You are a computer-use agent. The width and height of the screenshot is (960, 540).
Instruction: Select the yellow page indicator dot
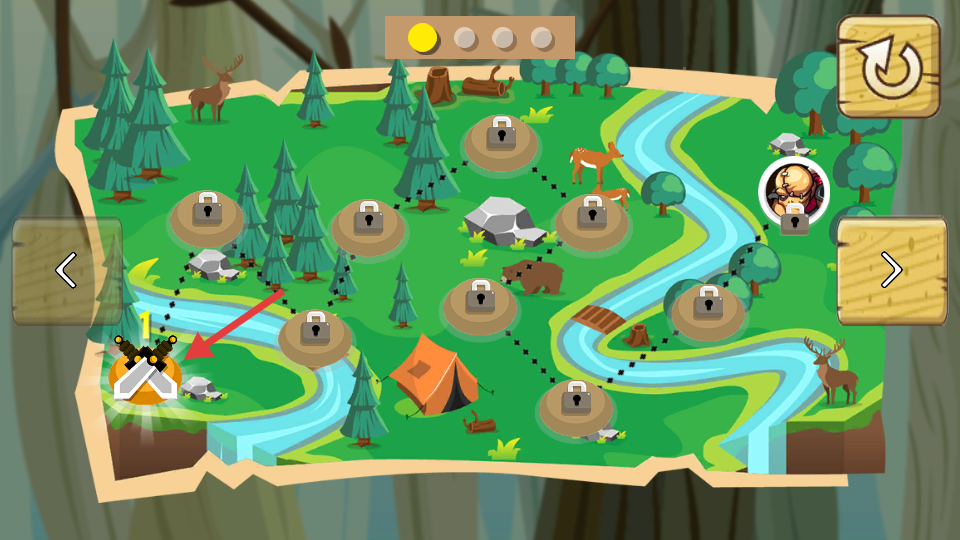423,38
